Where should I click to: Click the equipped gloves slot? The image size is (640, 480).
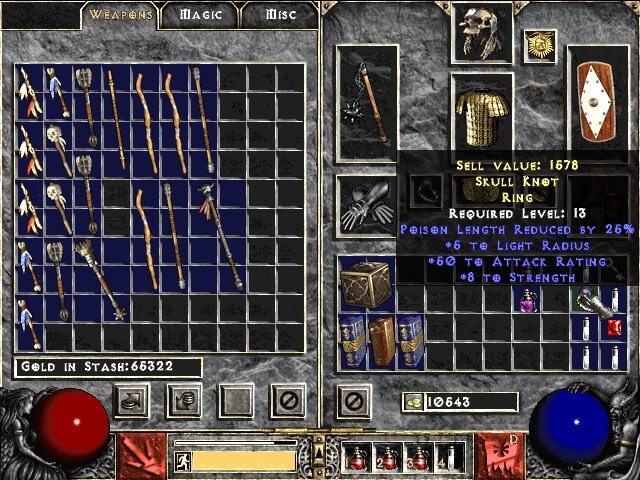(x=367, y=203)
